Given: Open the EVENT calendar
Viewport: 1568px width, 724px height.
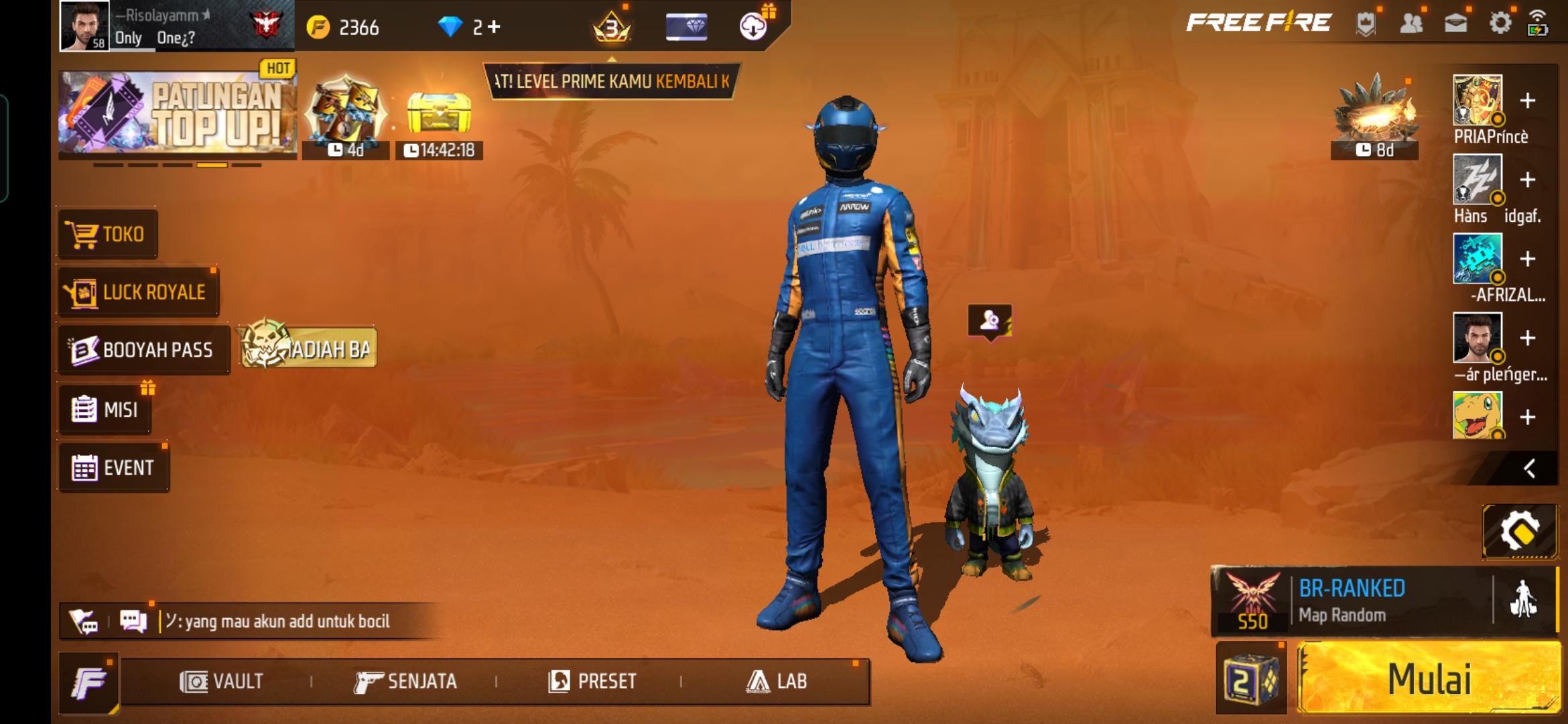Looking at the screenshot, I should [x=113, y=468].
